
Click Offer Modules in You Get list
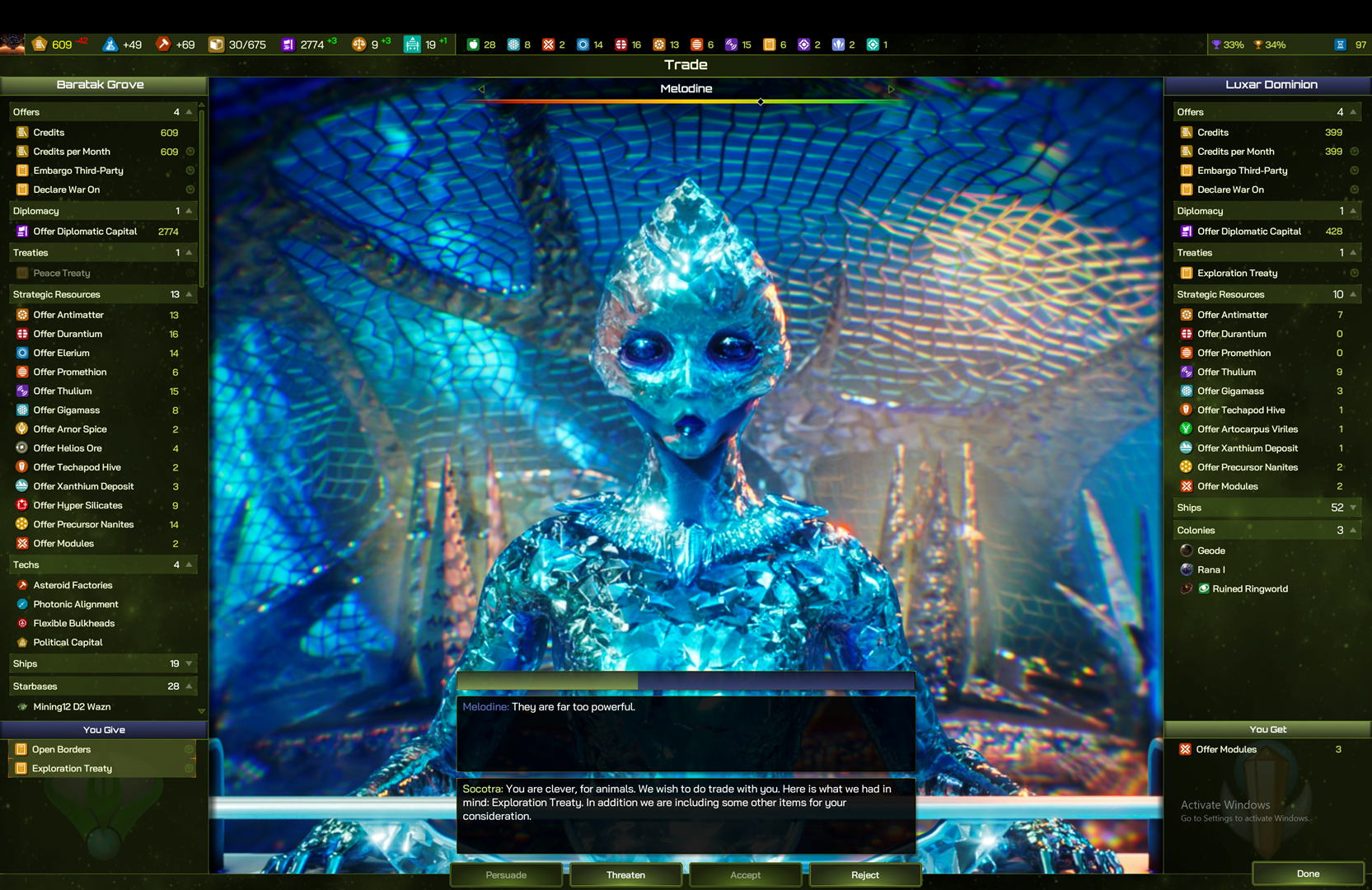click(x=1226, y=749)
